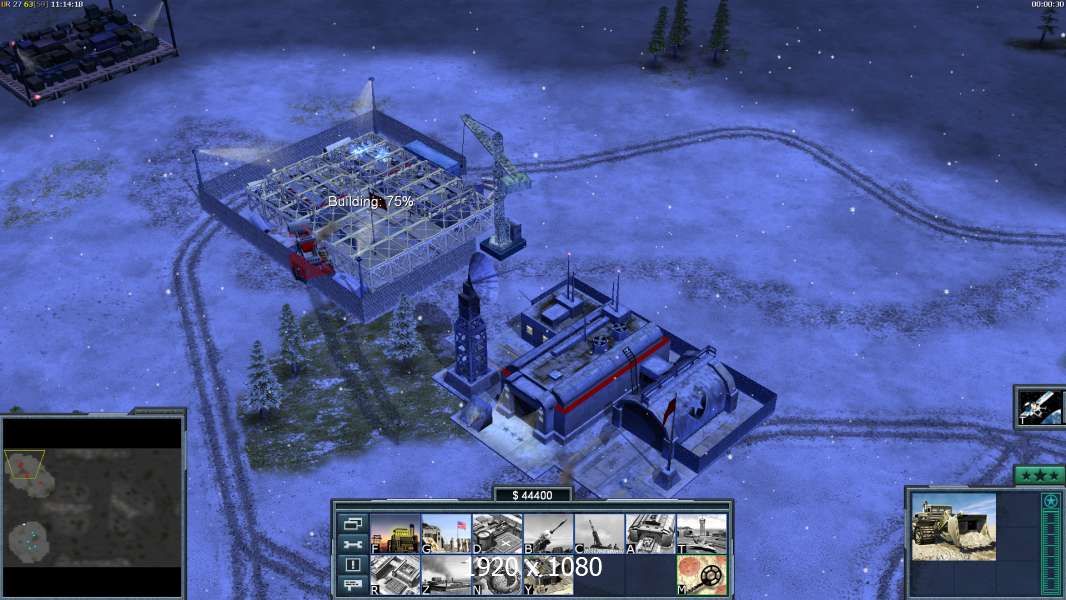Select the tower structure icon labeled T
Screen dimensions: 1066x600
(701, 533)
